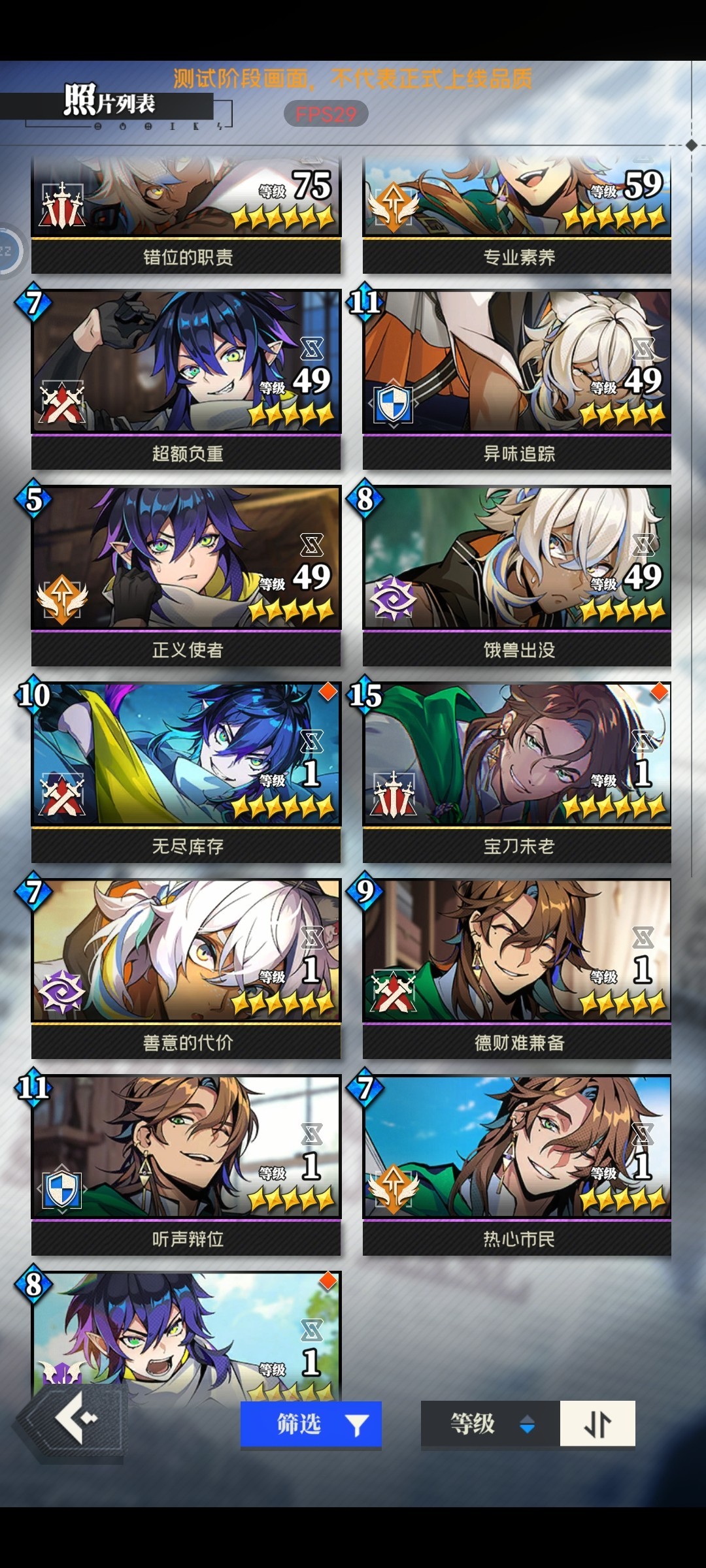Viewport: 706px width, 1568px height.
Task: Select the 正义使者 photo card
Action: coord(186,575)
